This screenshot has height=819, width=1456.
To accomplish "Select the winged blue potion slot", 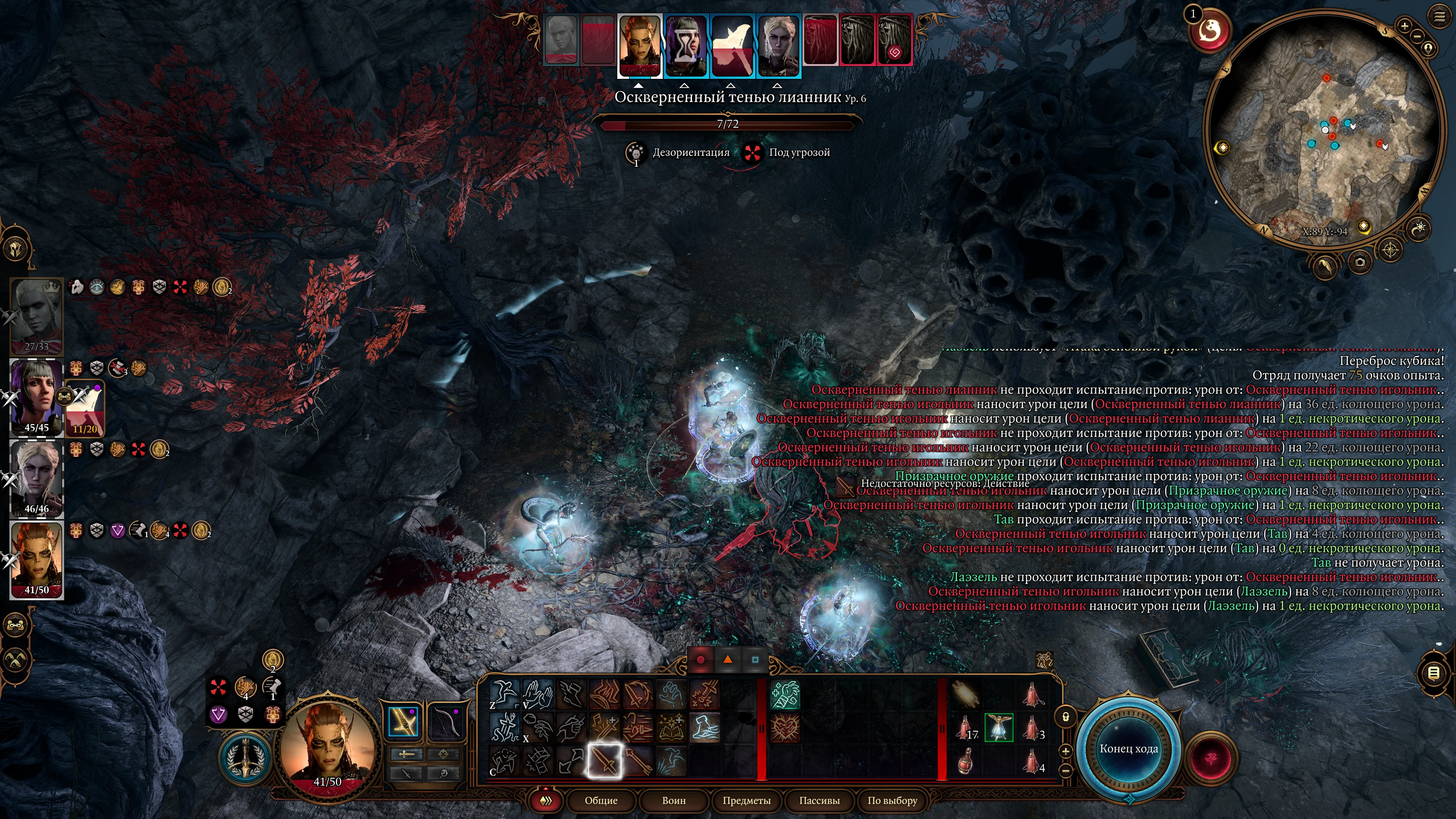I will coord(999,727).
